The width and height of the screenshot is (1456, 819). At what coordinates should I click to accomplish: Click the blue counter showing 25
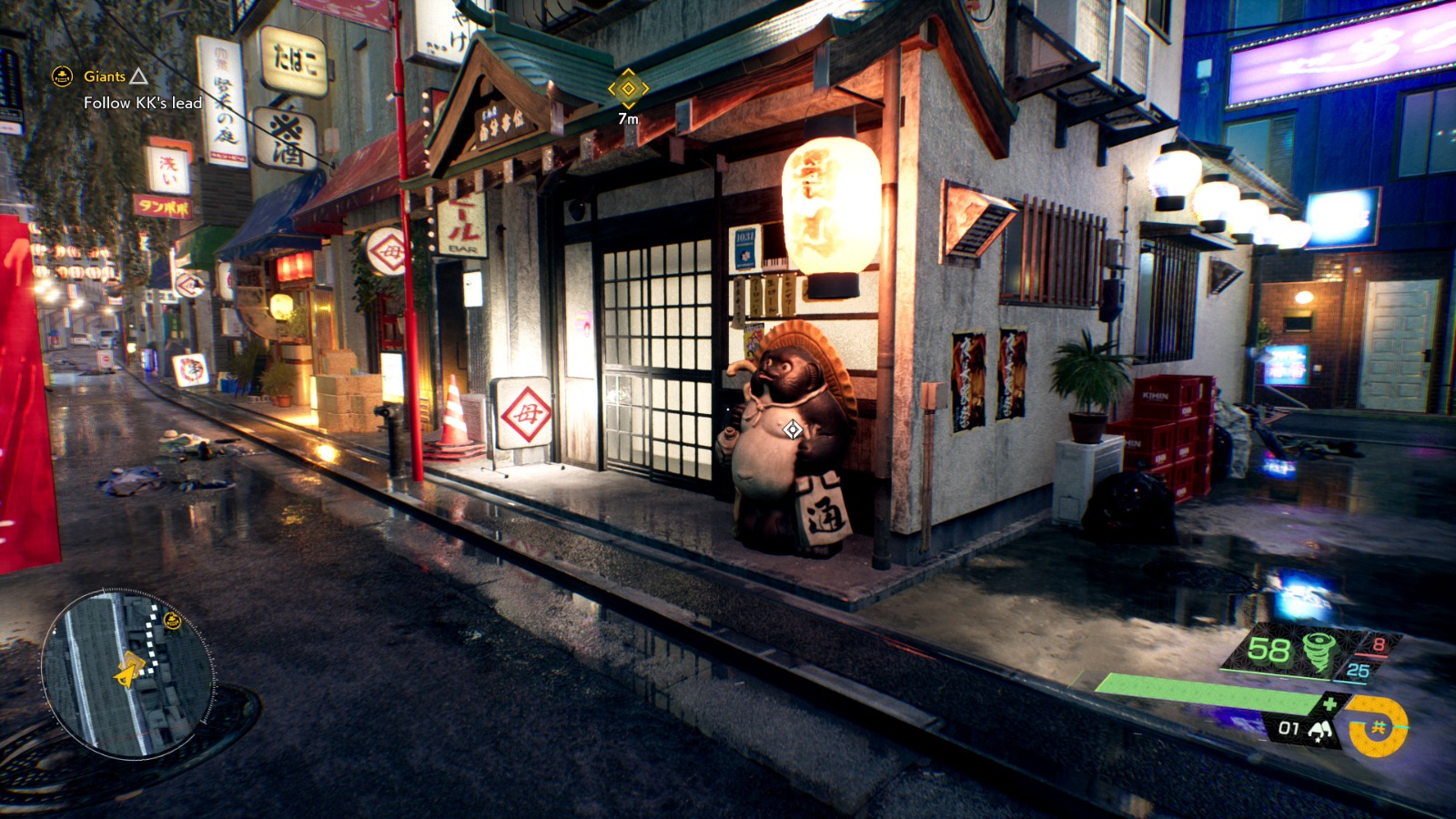click(1359, 671)
